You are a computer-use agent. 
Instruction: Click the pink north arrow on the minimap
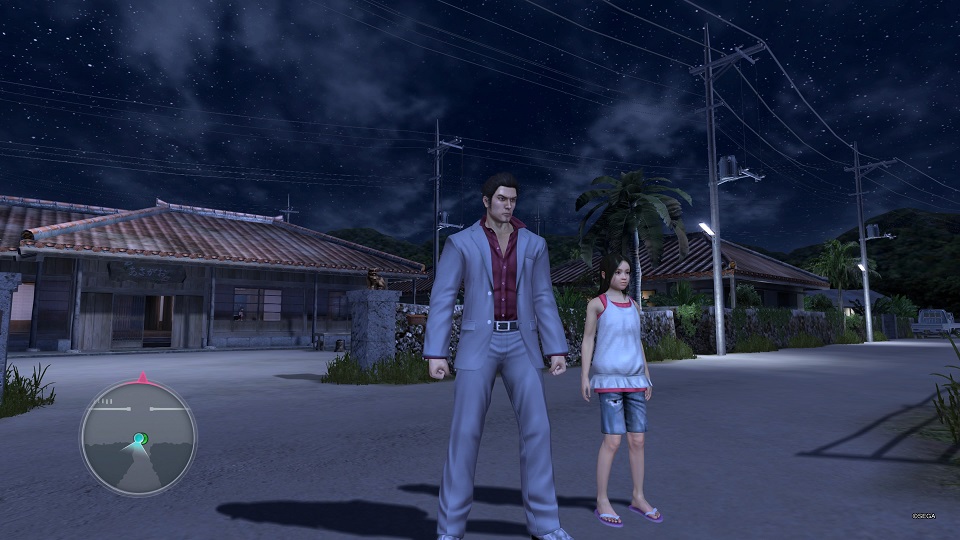[x=142, y=378]
